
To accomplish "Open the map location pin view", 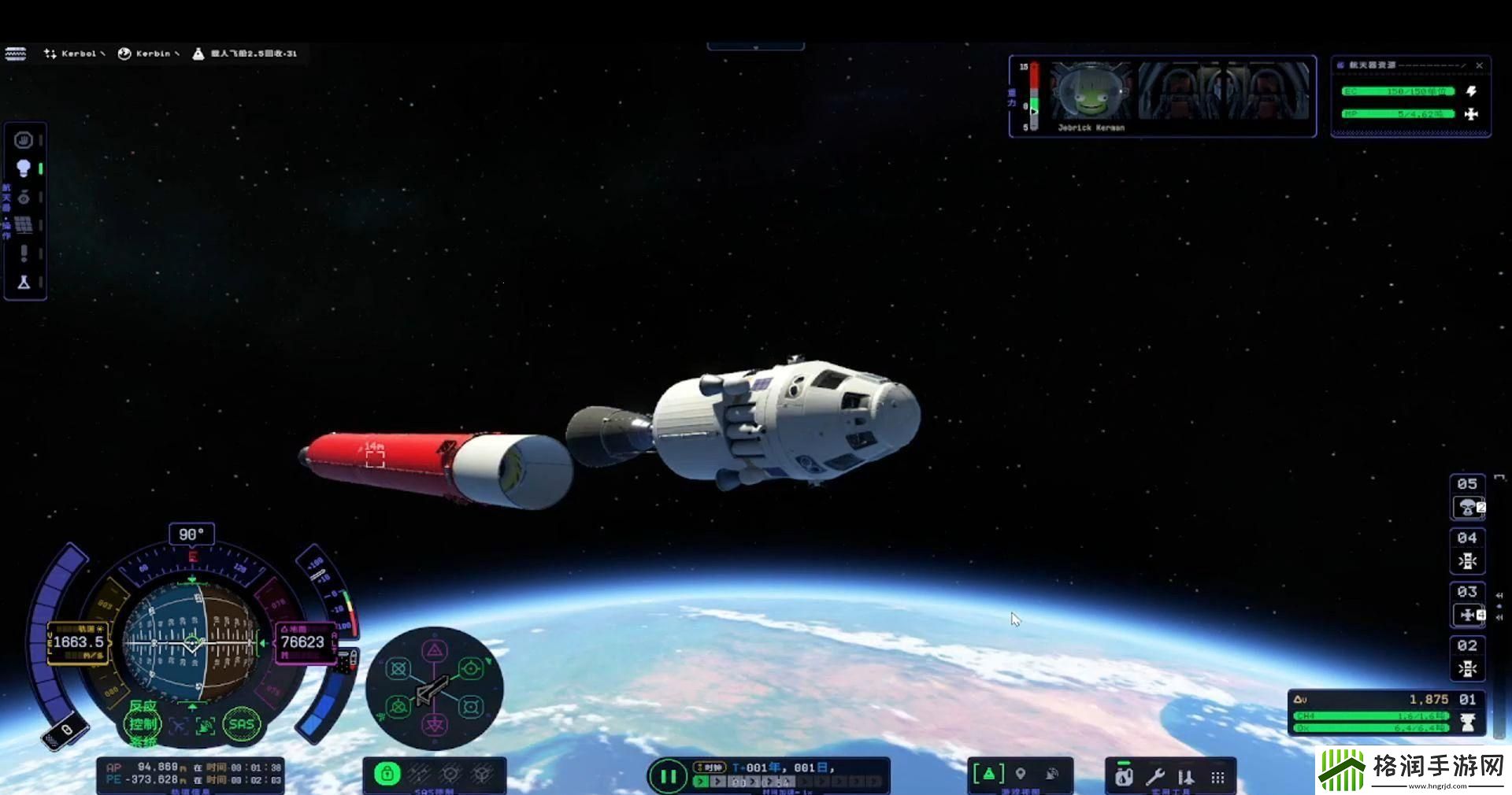I will tap(1021, 775).
